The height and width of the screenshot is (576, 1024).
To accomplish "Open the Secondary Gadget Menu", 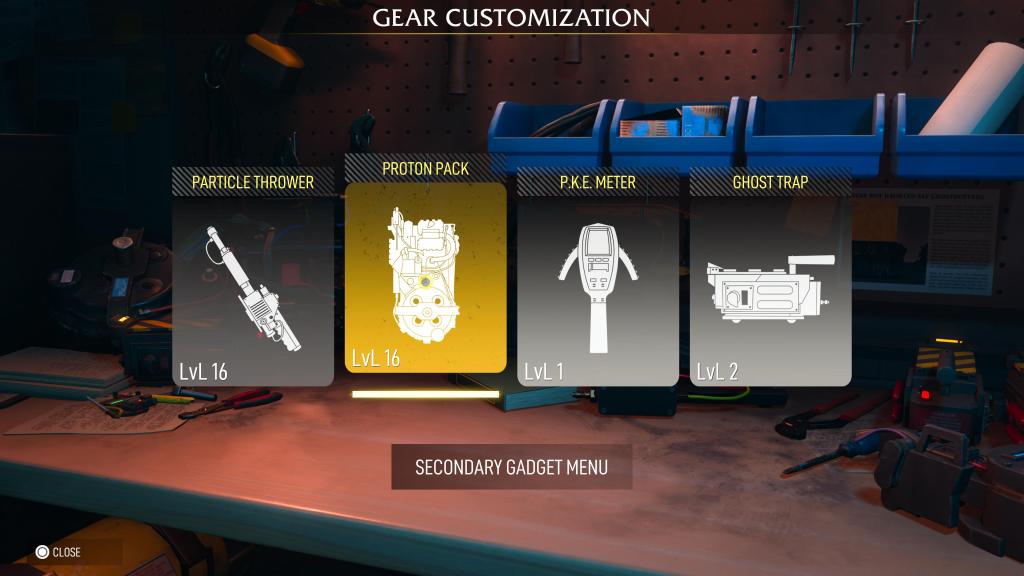I will [511, 467].
